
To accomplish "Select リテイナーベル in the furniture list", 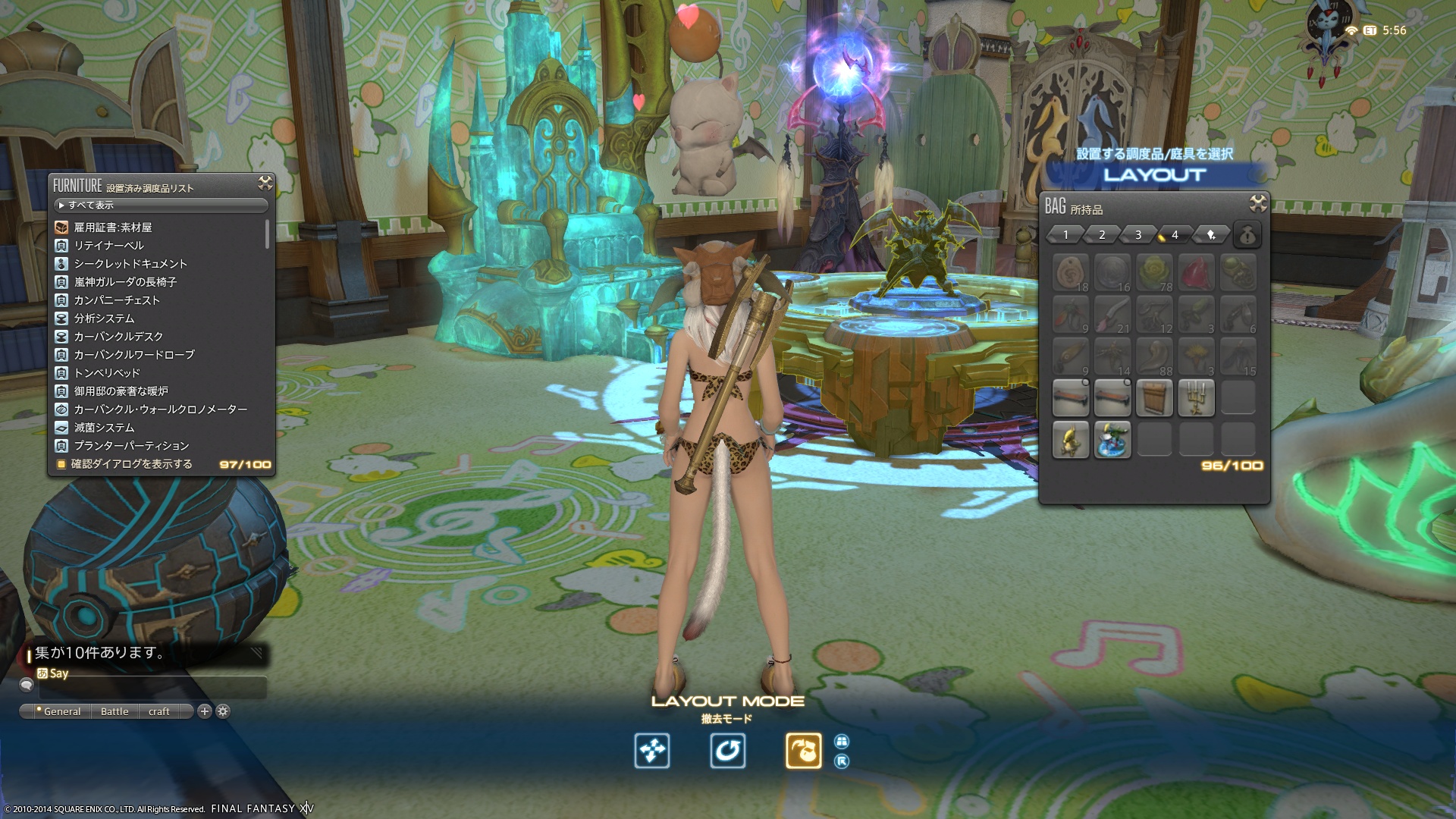I will [108, 246].
